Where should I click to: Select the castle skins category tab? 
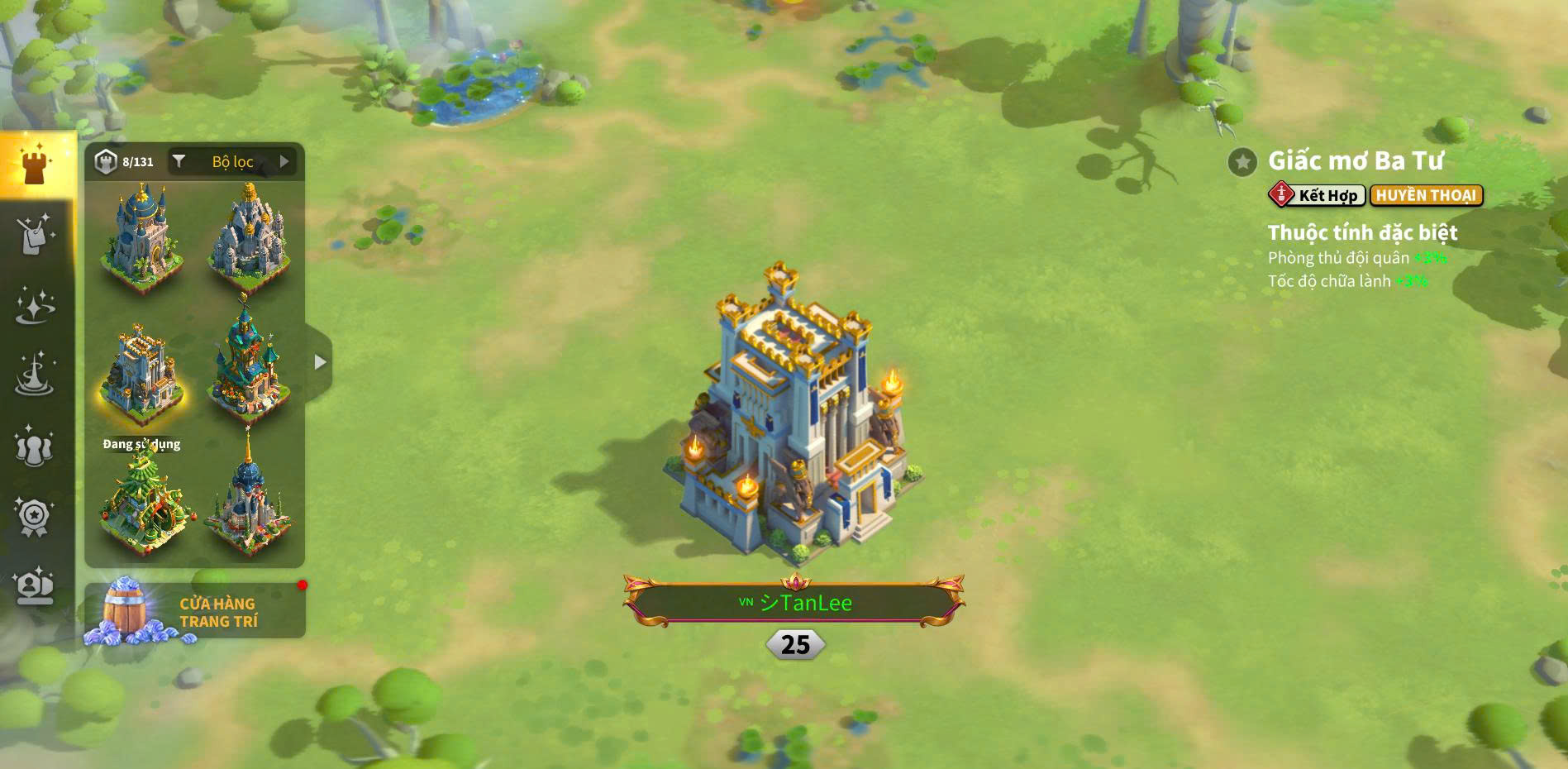[x=35, y=165]
